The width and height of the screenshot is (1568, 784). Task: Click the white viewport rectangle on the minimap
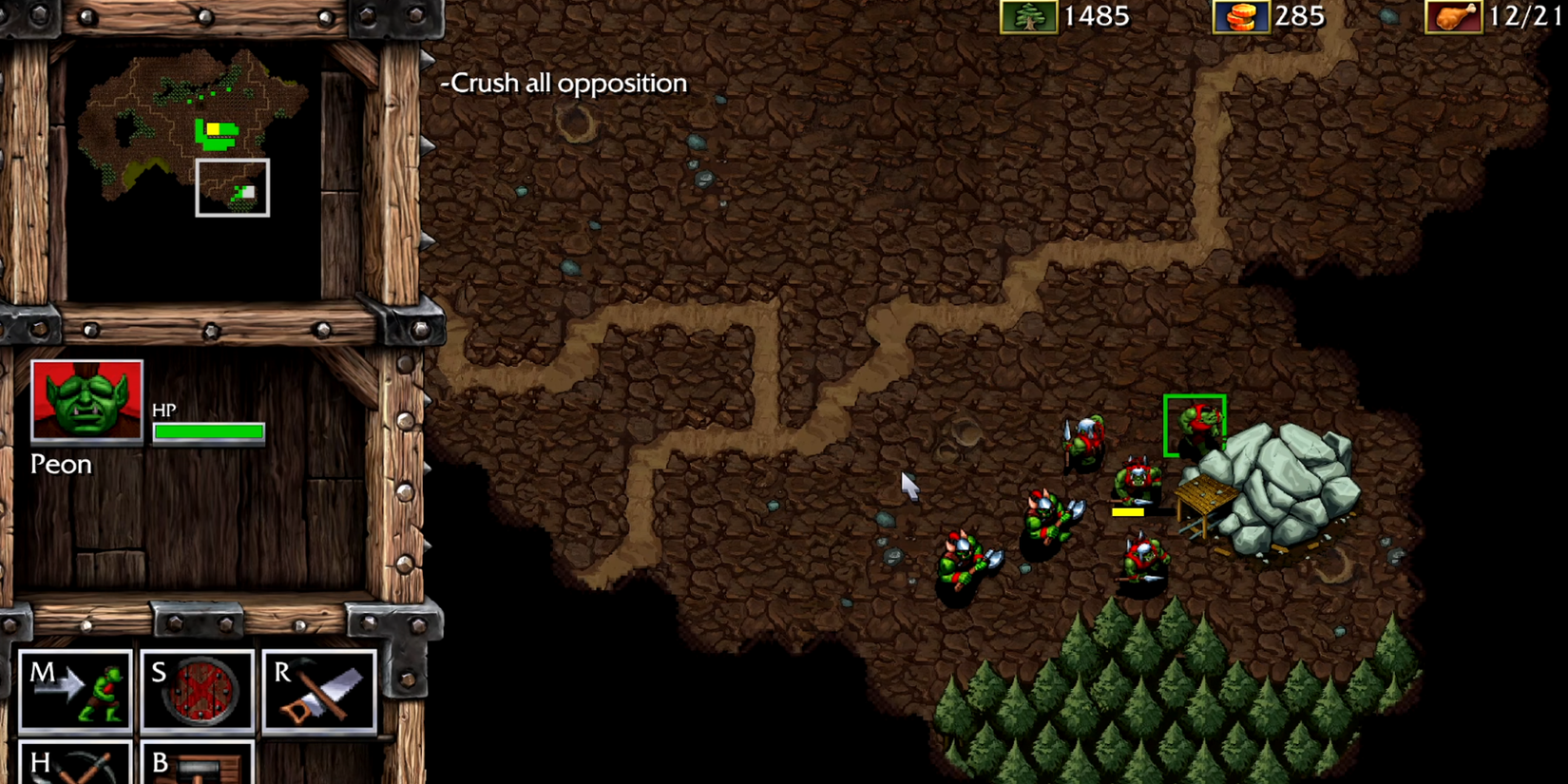click(232, 186)
